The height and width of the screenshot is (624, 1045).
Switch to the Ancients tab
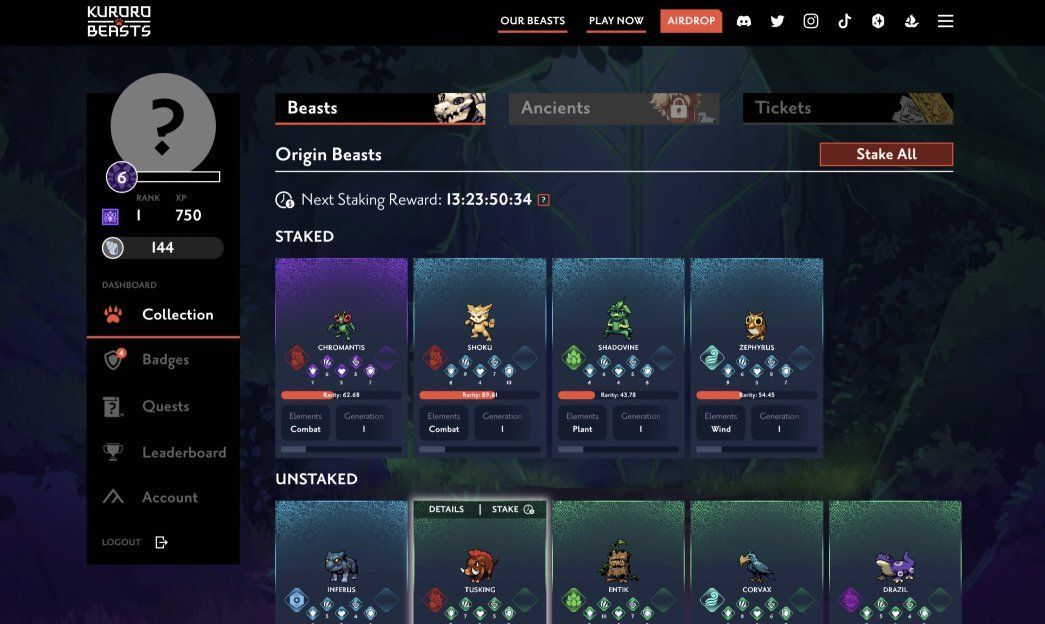coord(613,108)
